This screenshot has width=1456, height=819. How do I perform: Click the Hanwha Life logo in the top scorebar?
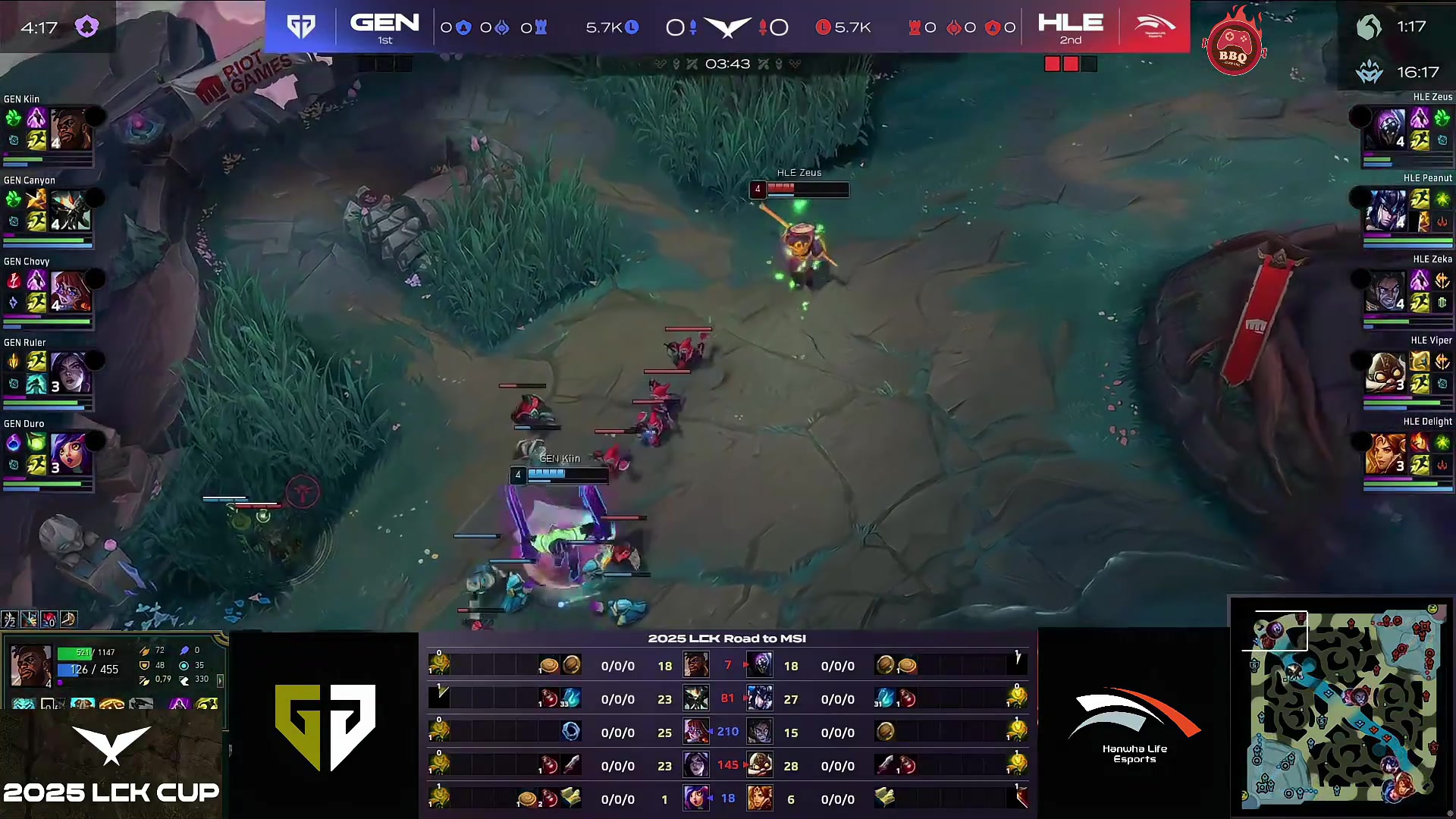click(1154, 27)
